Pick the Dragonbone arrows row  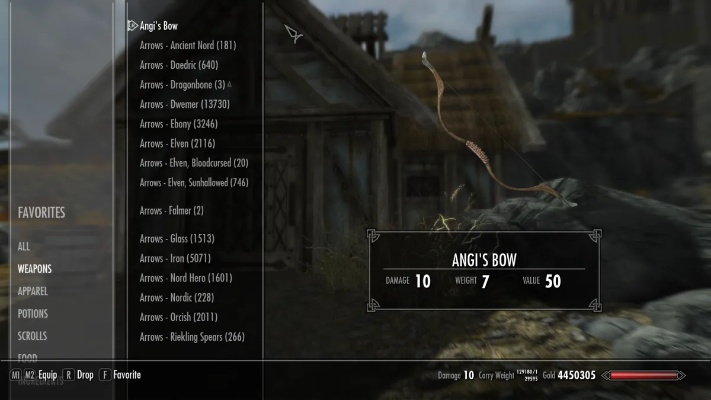click(x=183, y=85)
